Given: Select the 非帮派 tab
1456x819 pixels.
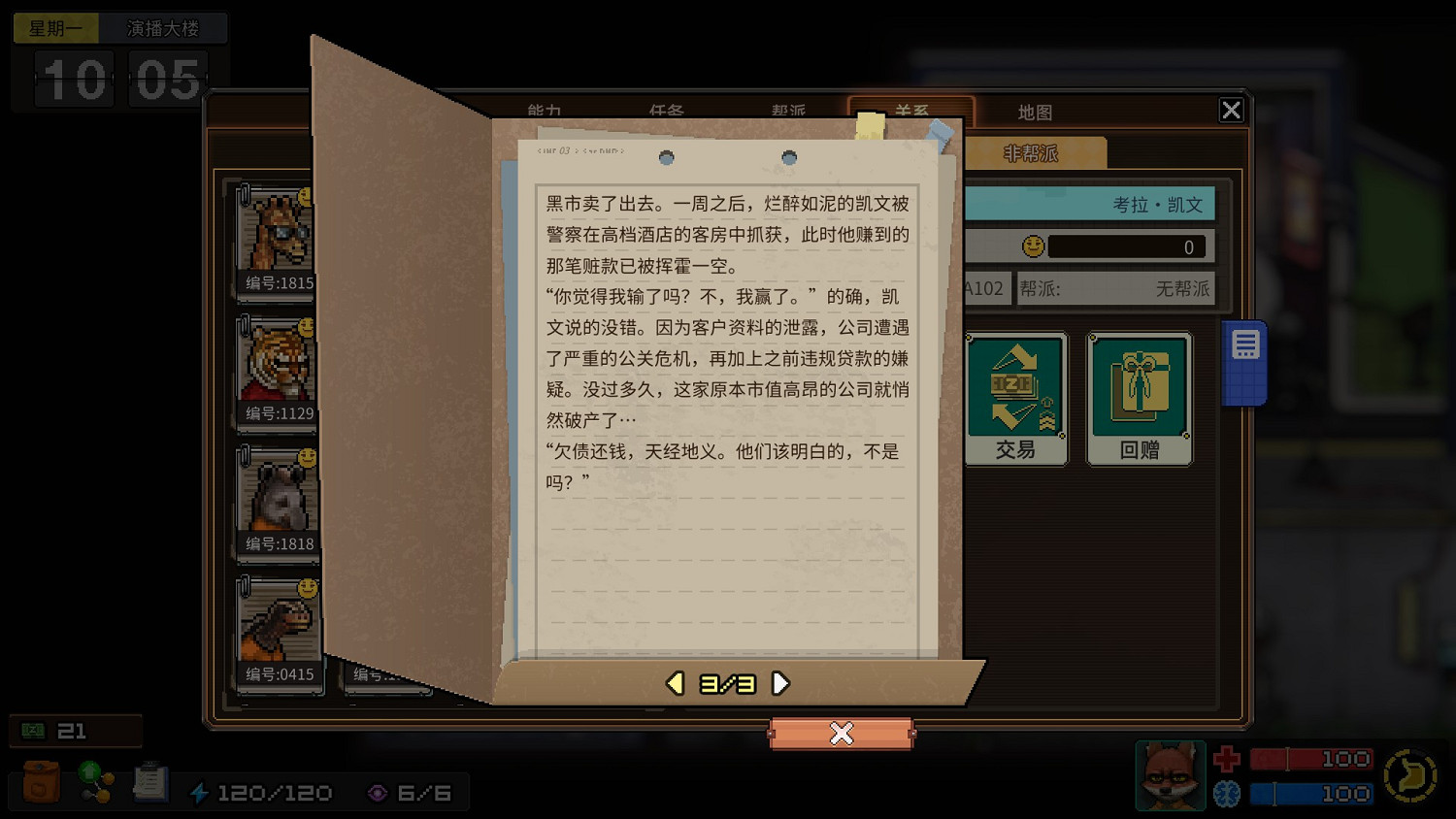Looking at the screenshot, I should click(1031, 152).
